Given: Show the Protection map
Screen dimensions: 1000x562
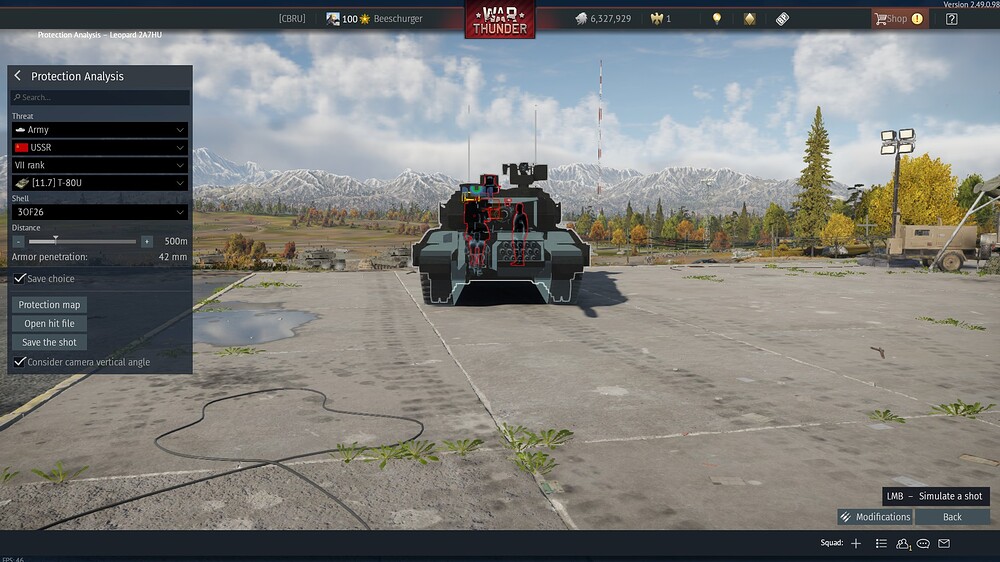Looking at the screenshot, I should pyautogui.click(x=49, y=305).
